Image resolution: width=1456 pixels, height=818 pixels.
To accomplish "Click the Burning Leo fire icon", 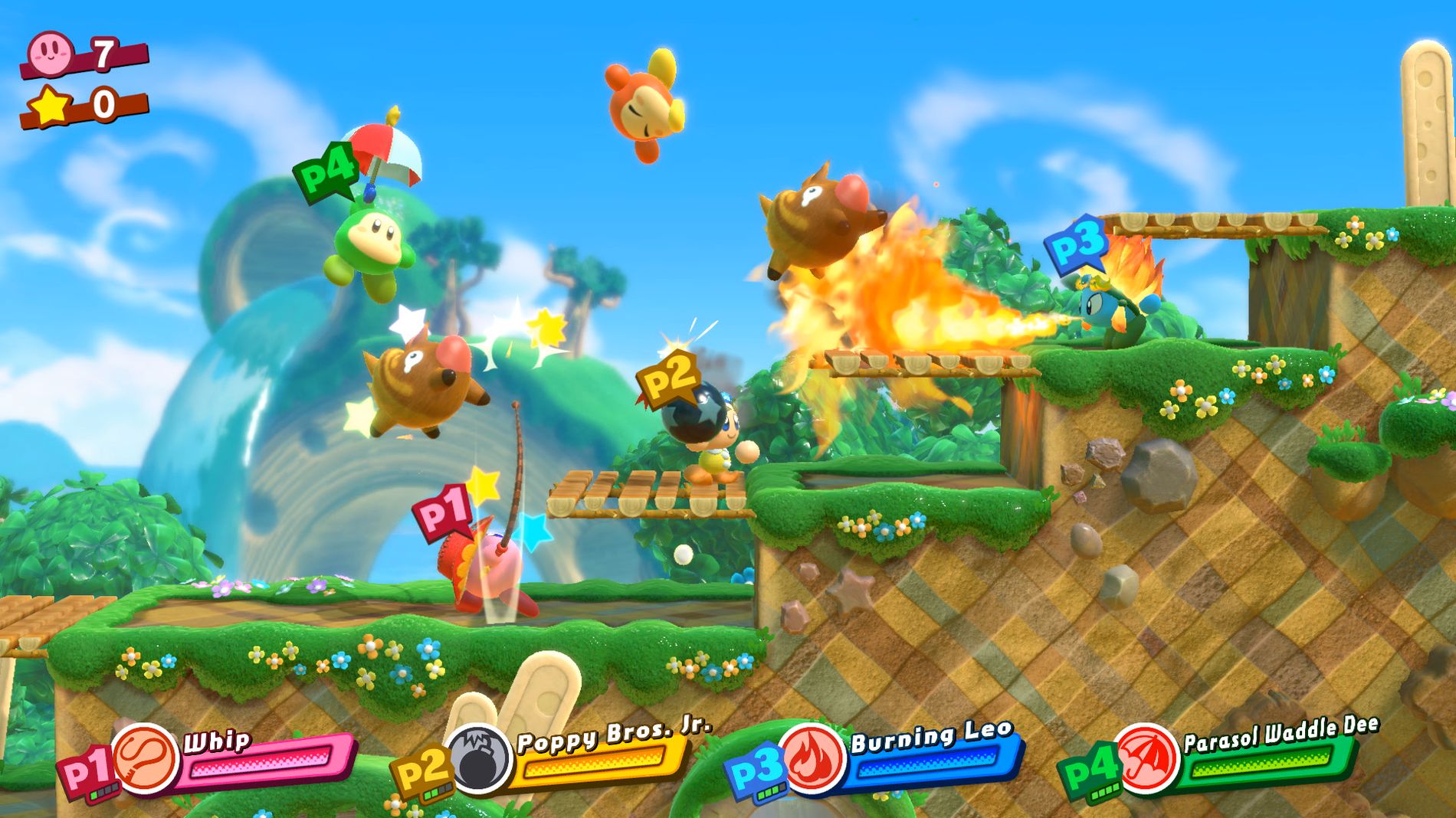I will pyautogui.click(x=812, y=757).
